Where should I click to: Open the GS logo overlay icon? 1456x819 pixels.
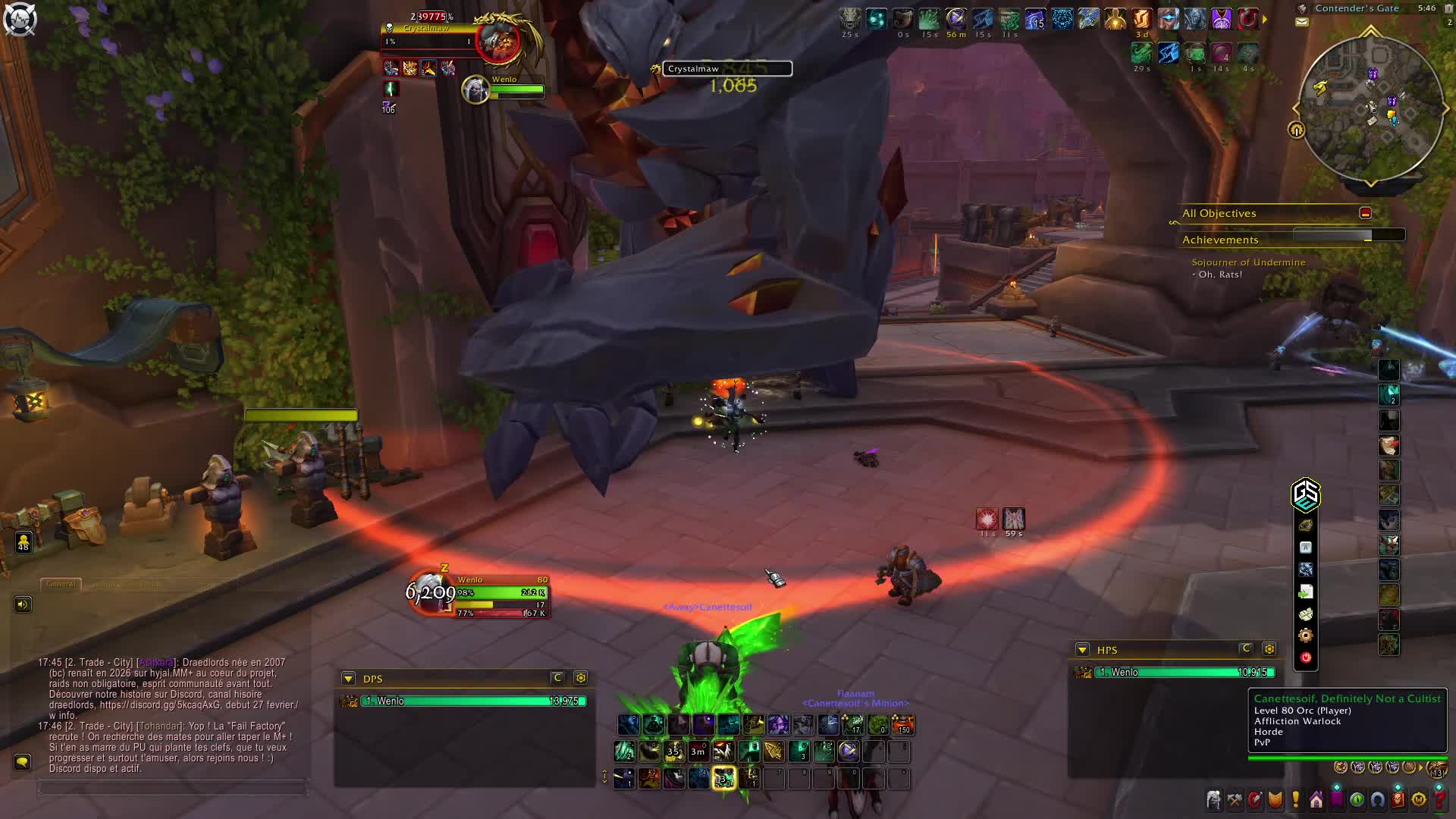point(1305,495)
